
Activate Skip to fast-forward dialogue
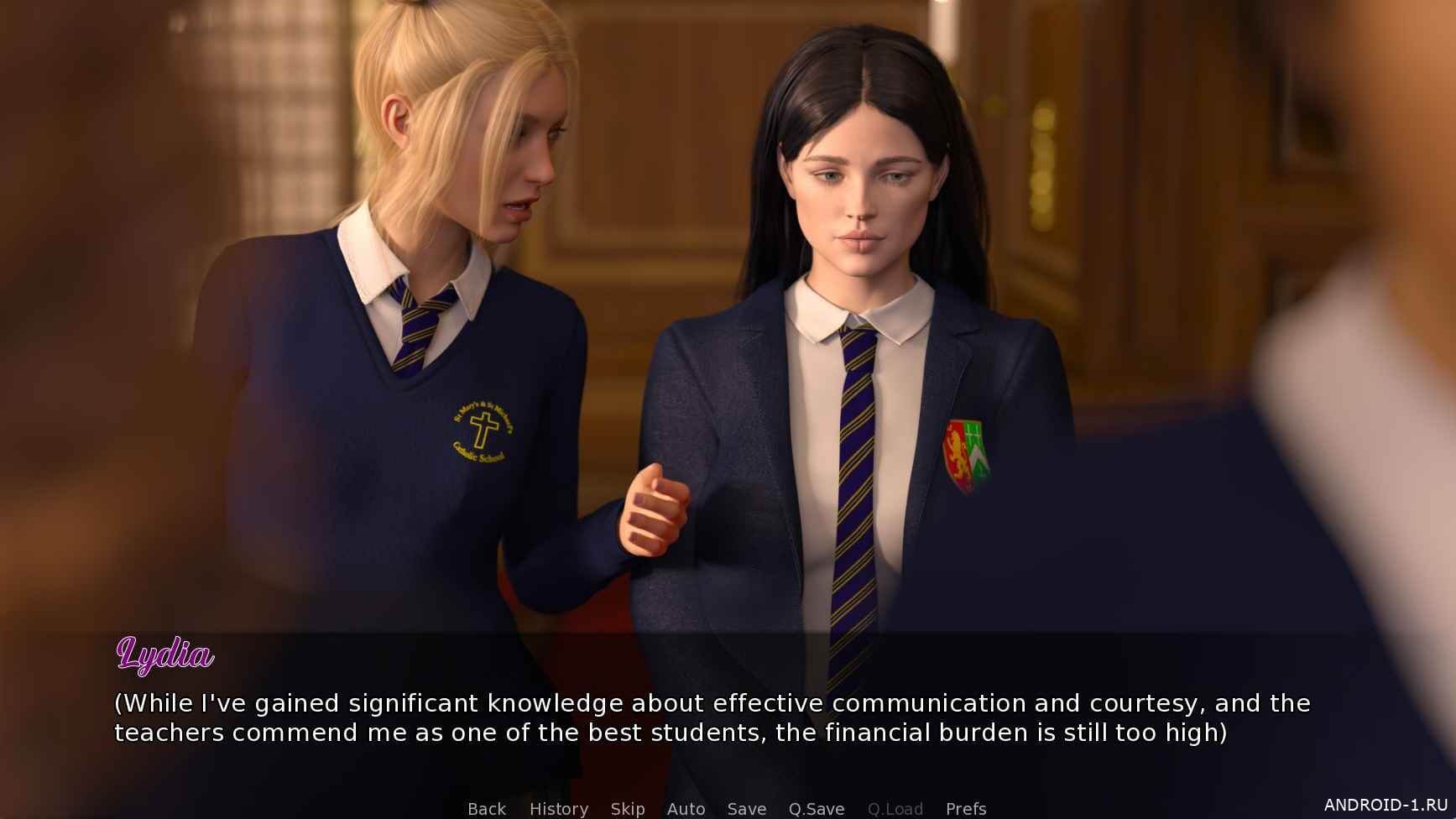[x=628, y=809]
